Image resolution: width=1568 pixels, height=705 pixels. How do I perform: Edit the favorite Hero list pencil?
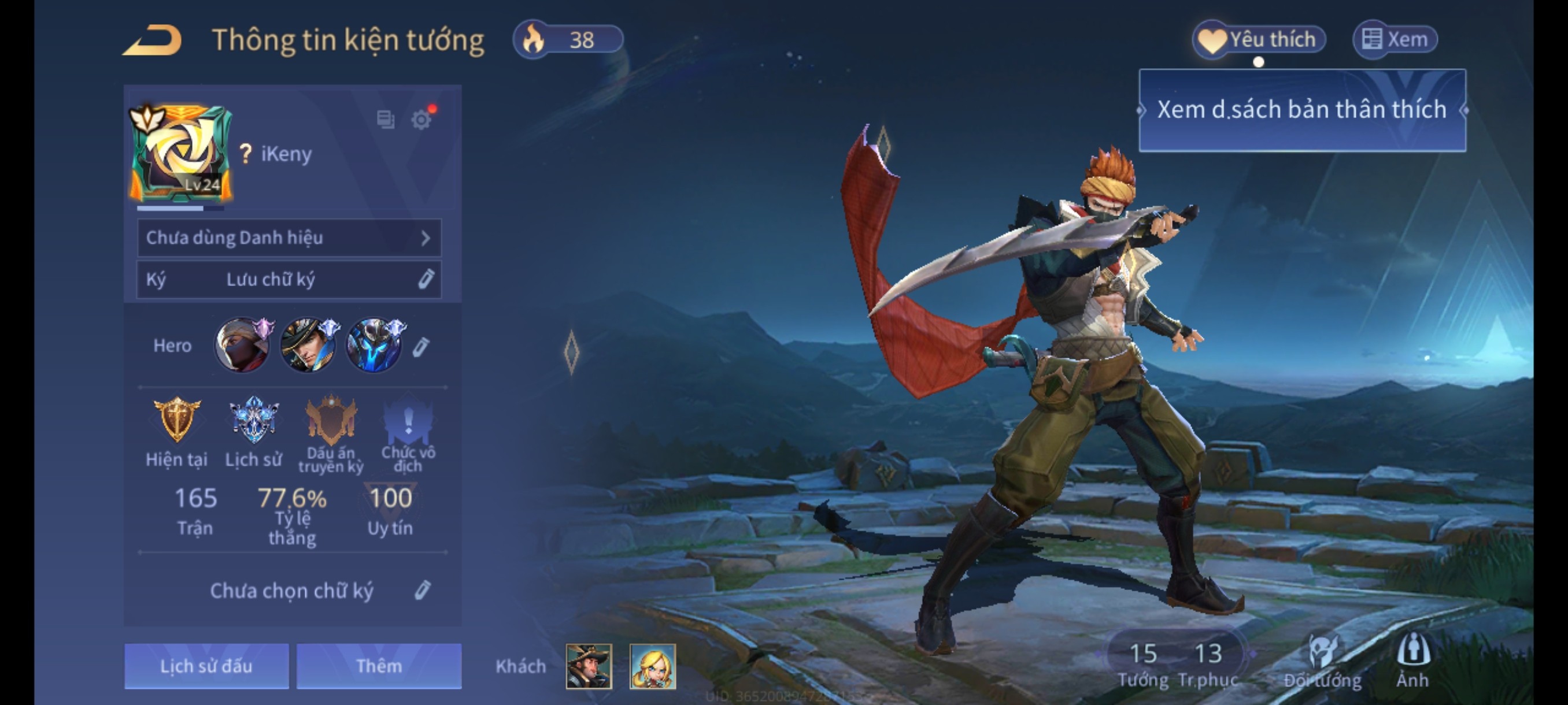coord(420,347)
